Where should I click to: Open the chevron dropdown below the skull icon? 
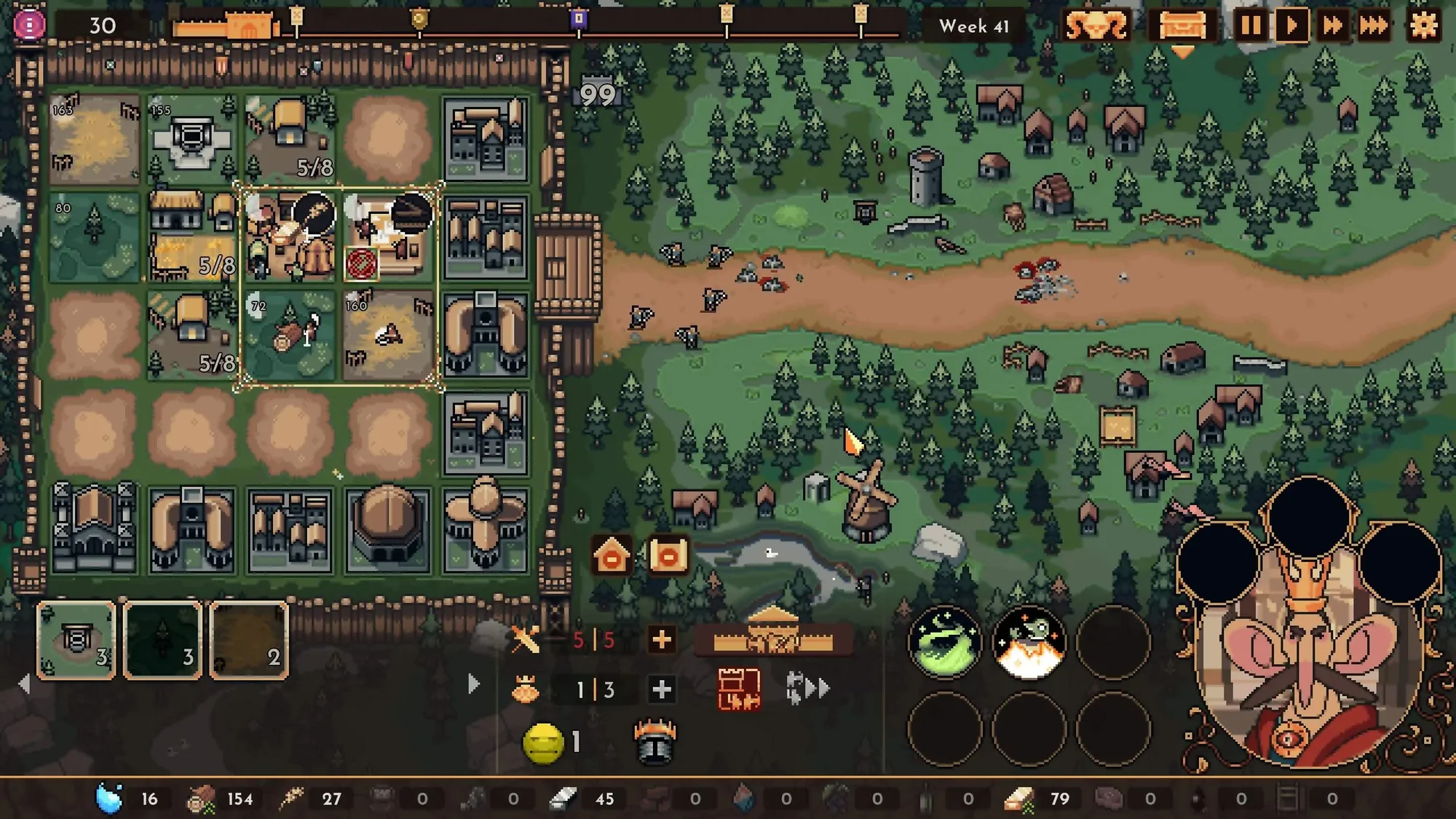pos(1184,52)
